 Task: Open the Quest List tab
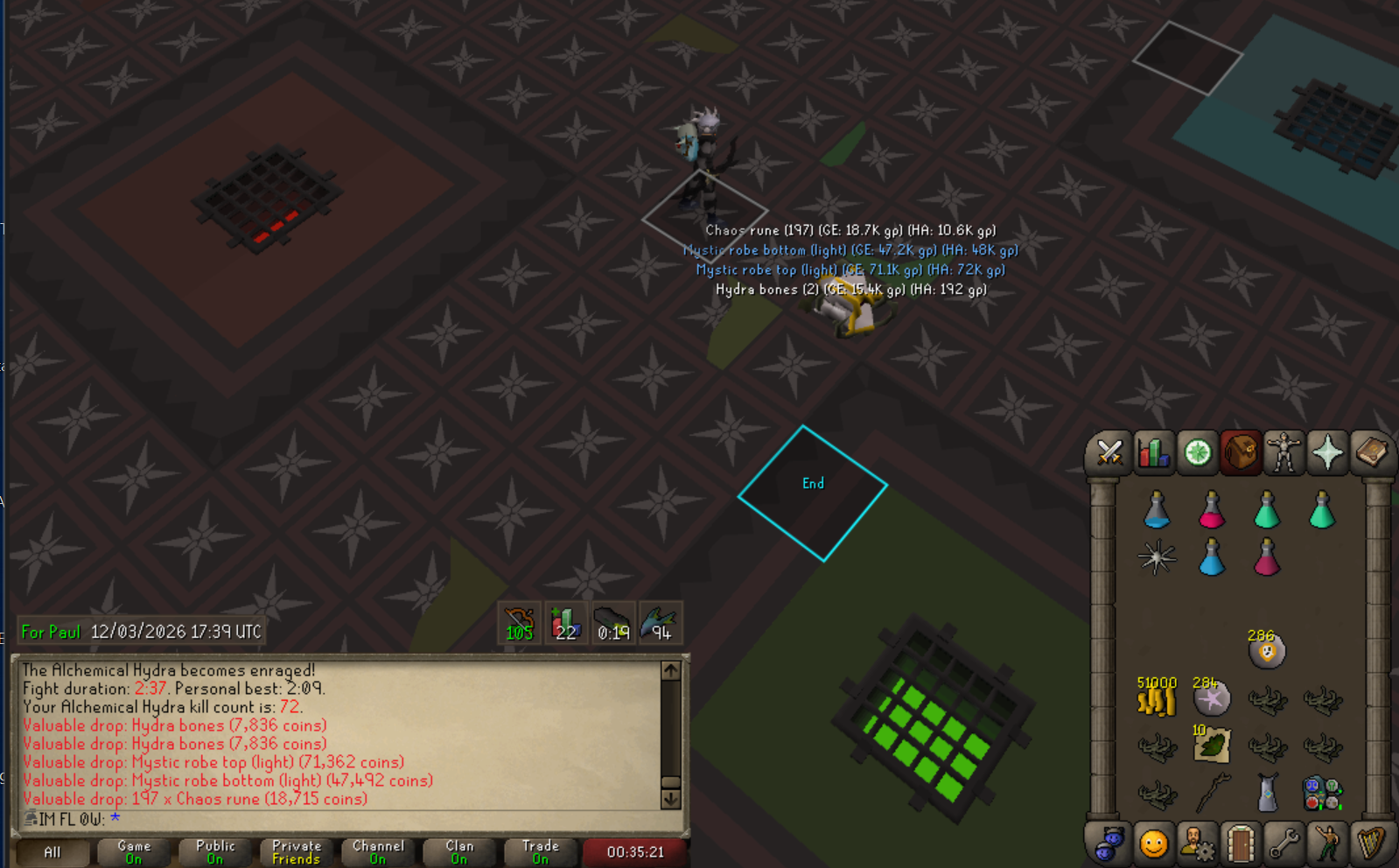[x=1197, y=453]
